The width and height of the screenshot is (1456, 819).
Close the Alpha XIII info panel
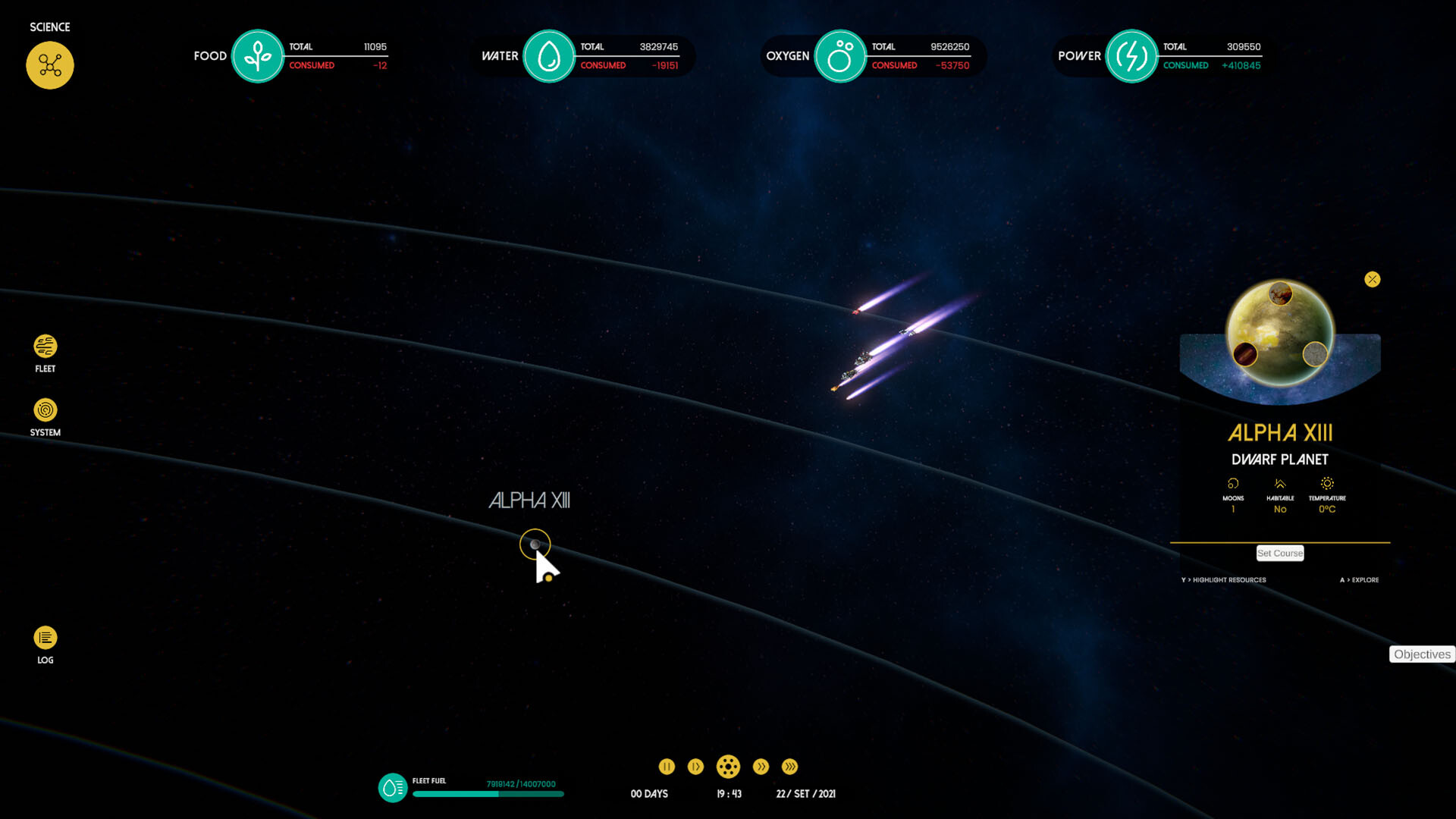(x=1373, y=279)
